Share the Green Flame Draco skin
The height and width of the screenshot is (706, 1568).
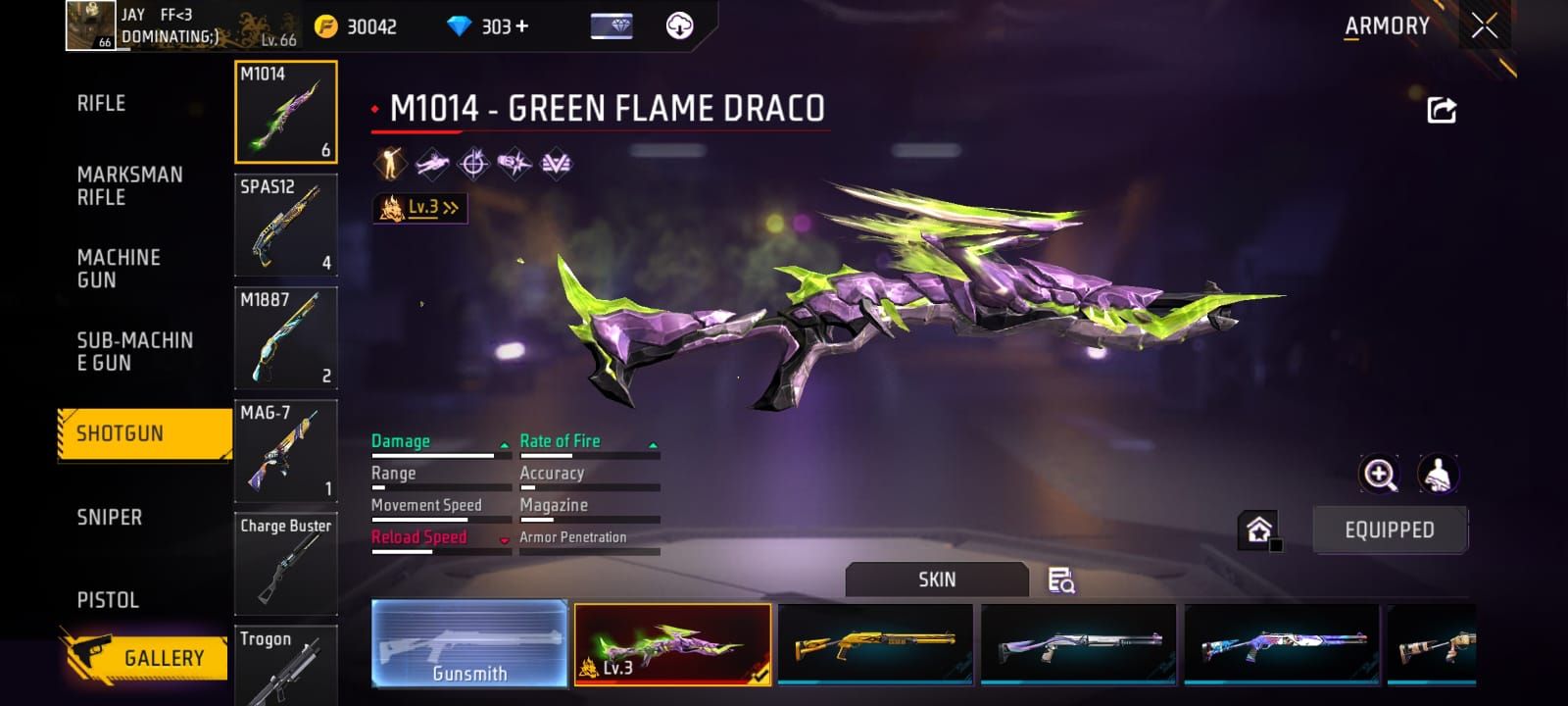tap(1441, 110)
